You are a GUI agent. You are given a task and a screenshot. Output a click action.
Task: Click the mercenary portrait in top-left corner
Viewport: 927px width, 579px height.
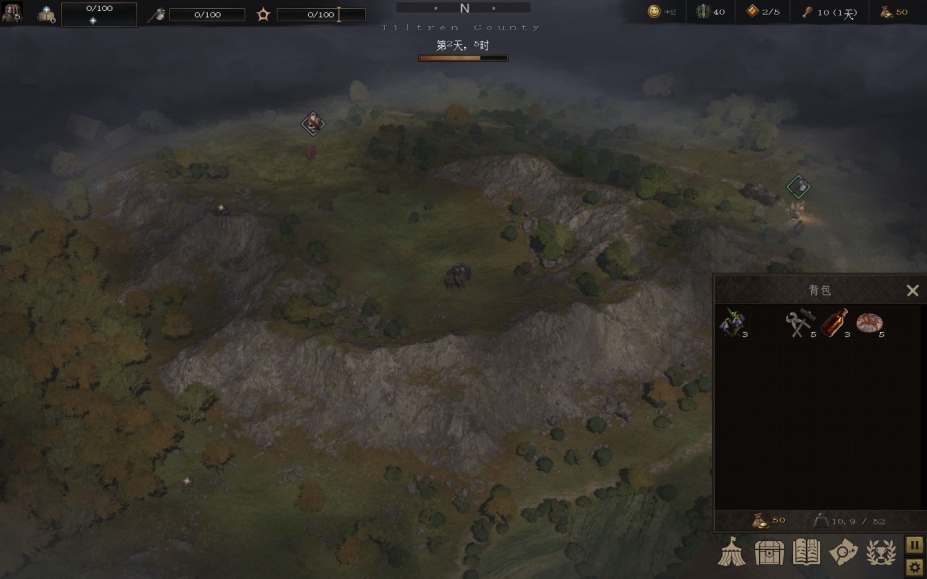click(x=11, y=13)
